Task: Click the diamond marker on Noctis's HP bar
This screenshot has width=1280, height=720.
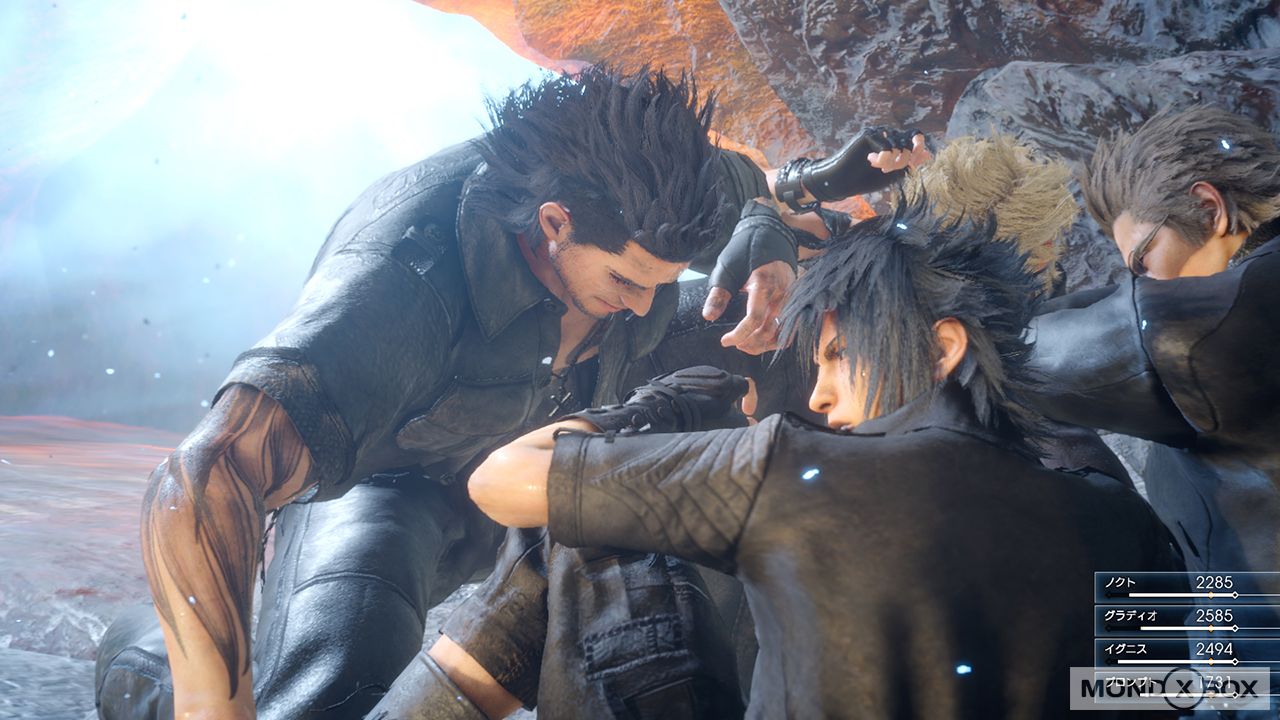Action: pos(1211,594)
